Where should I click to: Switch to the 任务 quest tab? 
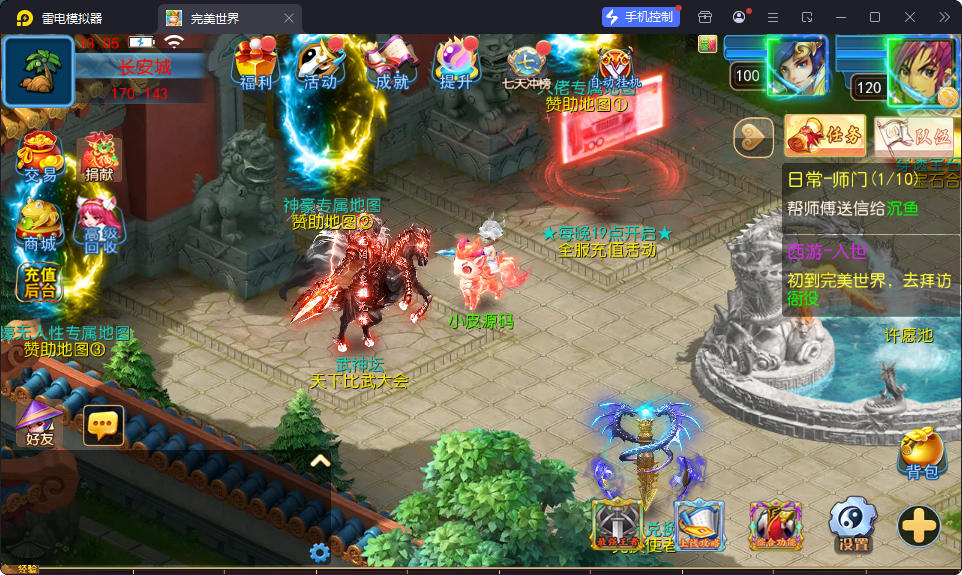click(x=825, y=137)
